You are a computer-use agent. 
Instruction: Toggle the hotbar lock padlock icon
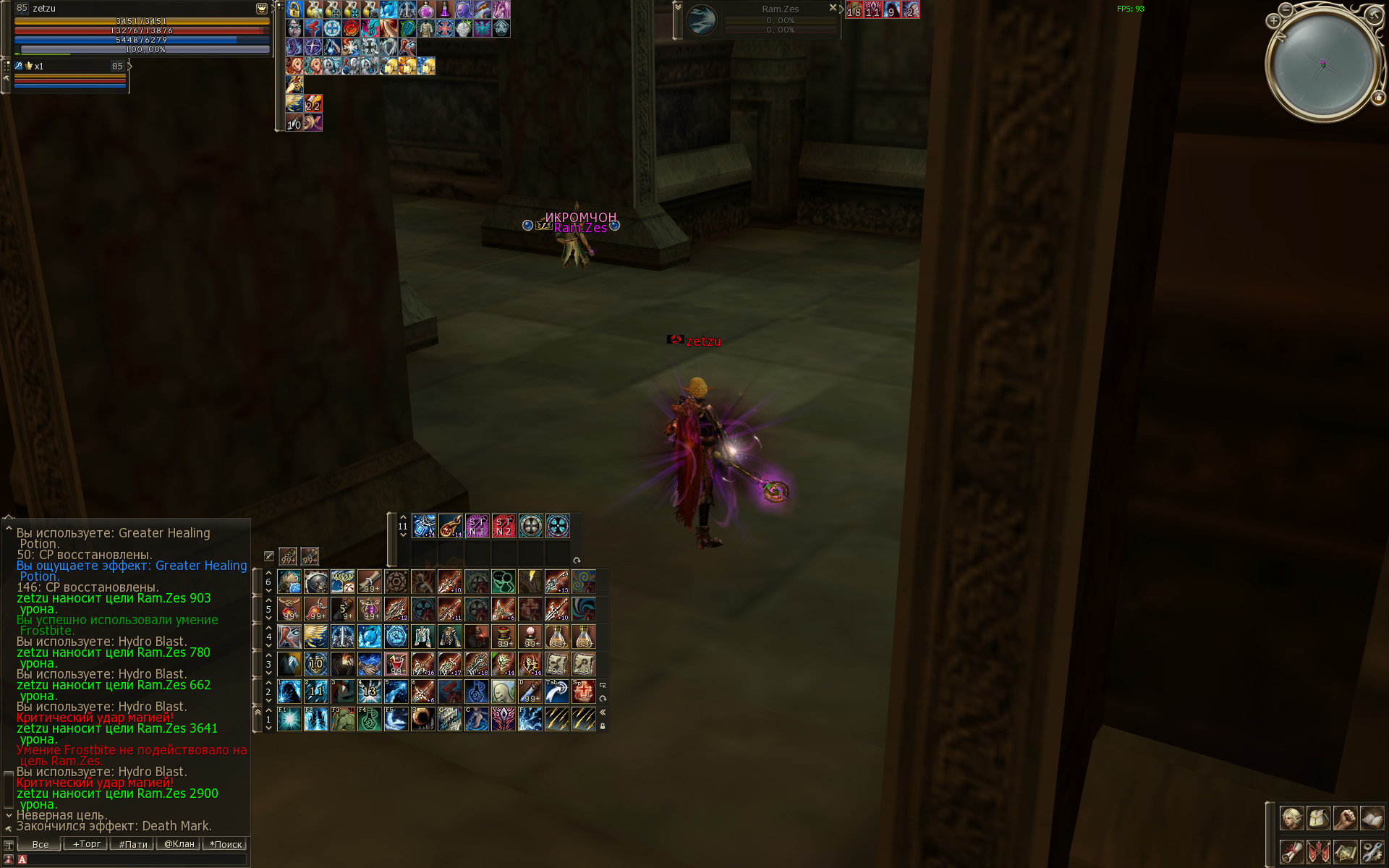[603, 726]
